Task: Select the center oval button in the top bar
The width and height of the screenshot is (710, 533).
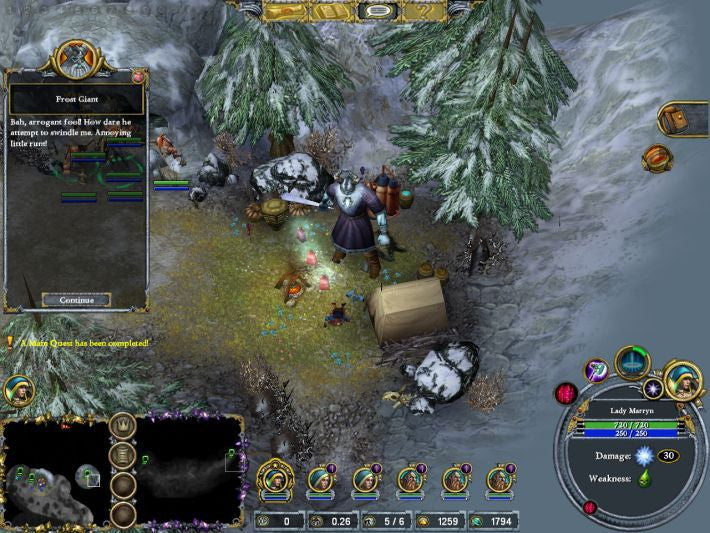Action: click(376, 11)
